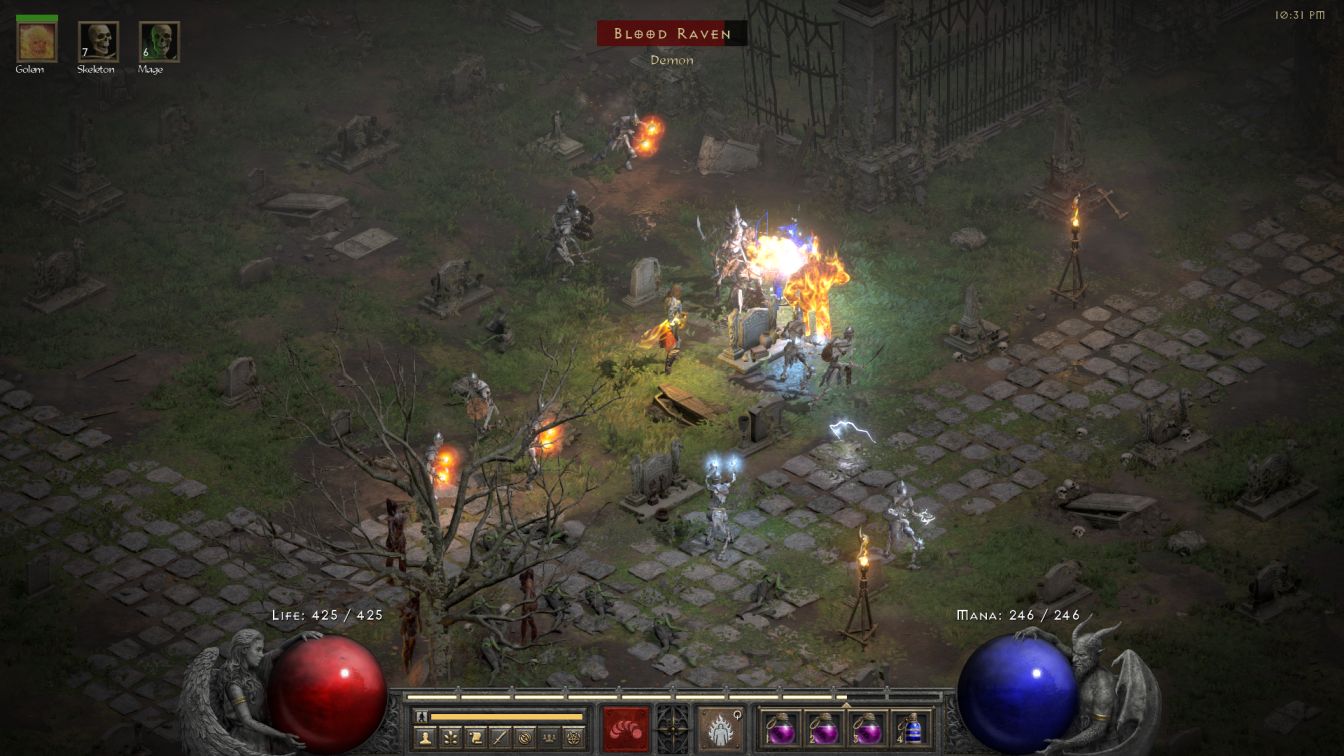This screenshot has width=1344, height=756.
Task: Use the purple potion in belt slot 1
Action: [781, 728]
